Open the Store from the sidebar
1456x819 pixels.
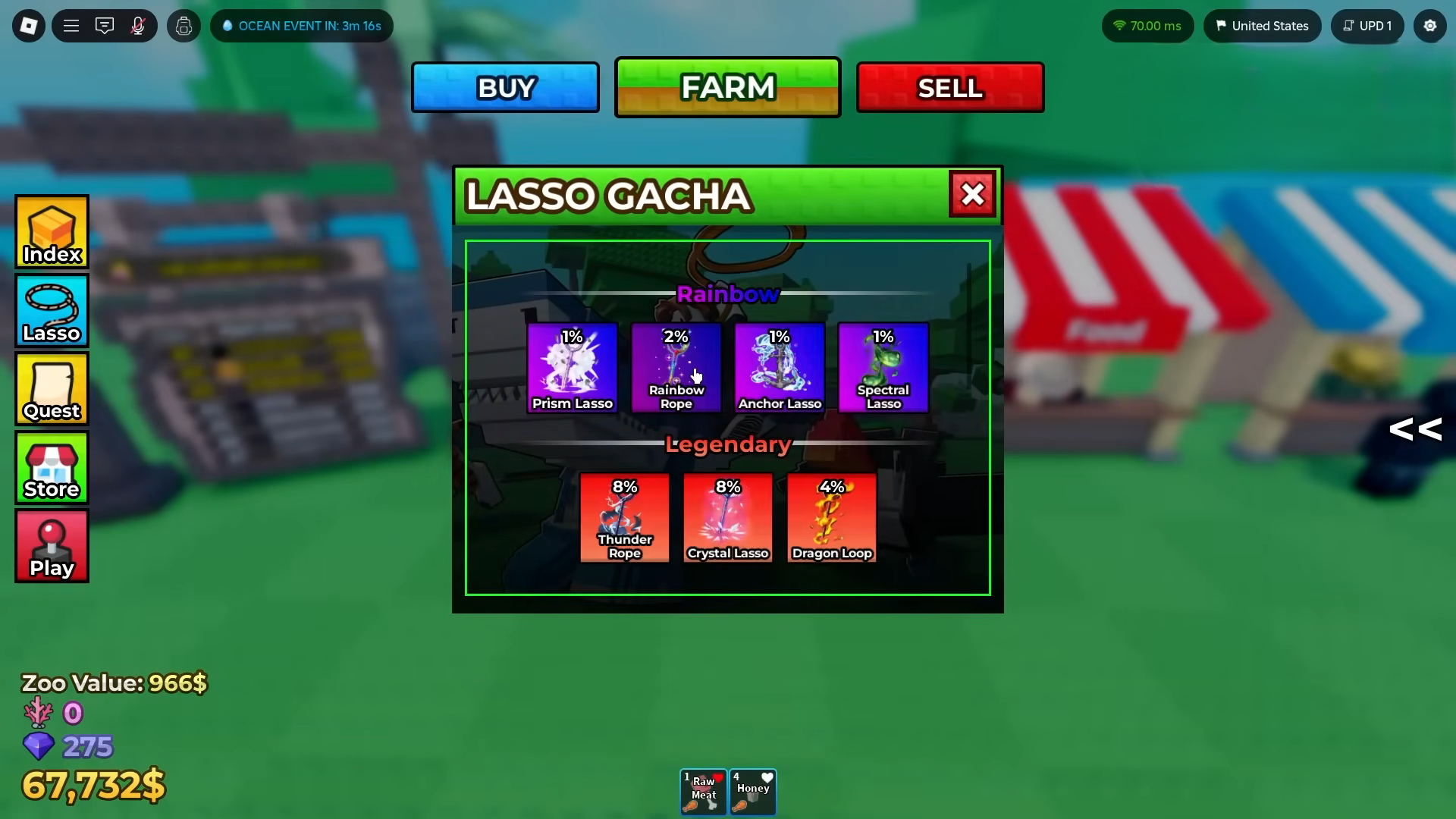point(51,468)
